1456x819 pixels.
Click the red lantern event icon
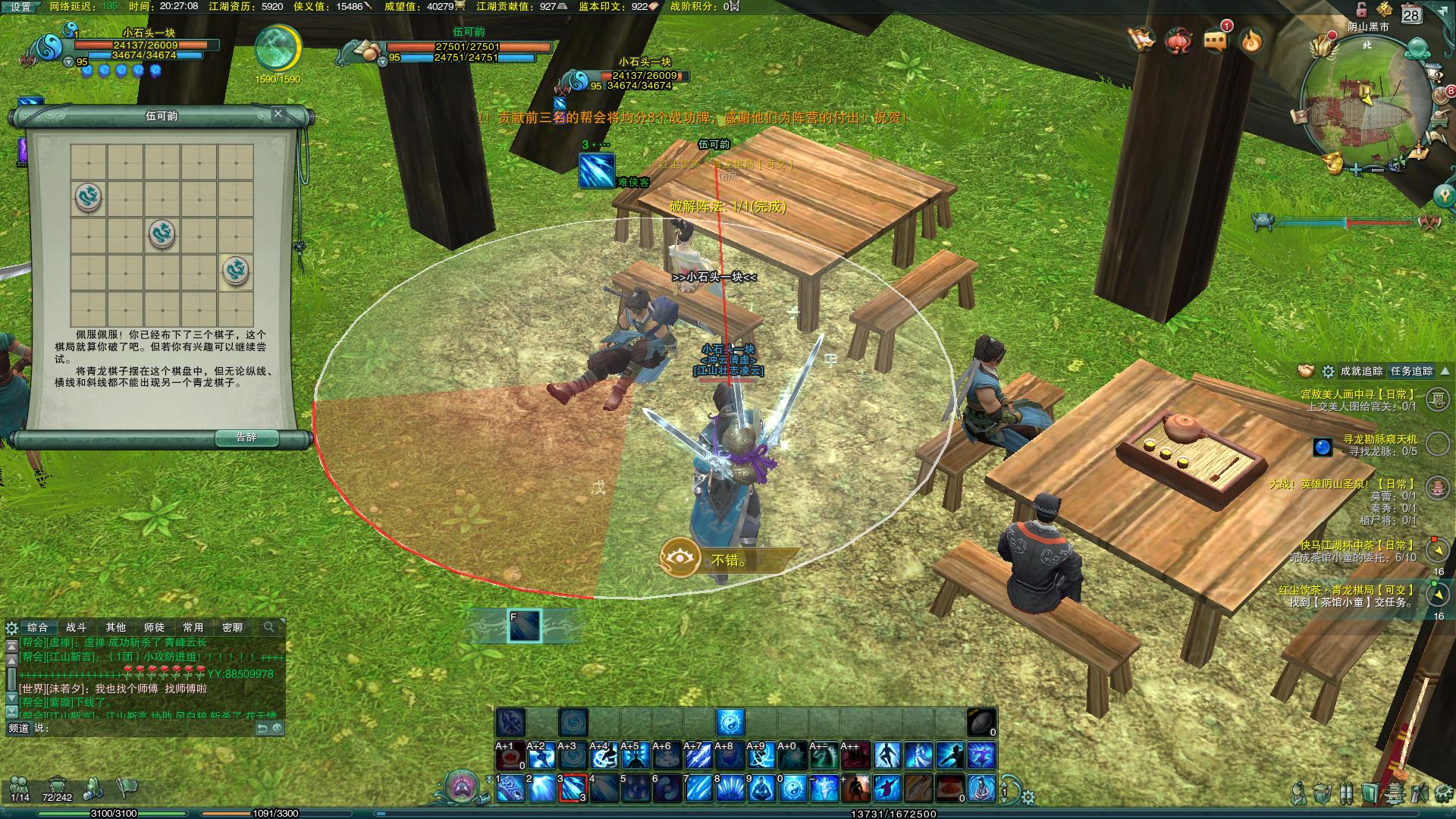coord(1179,40)
